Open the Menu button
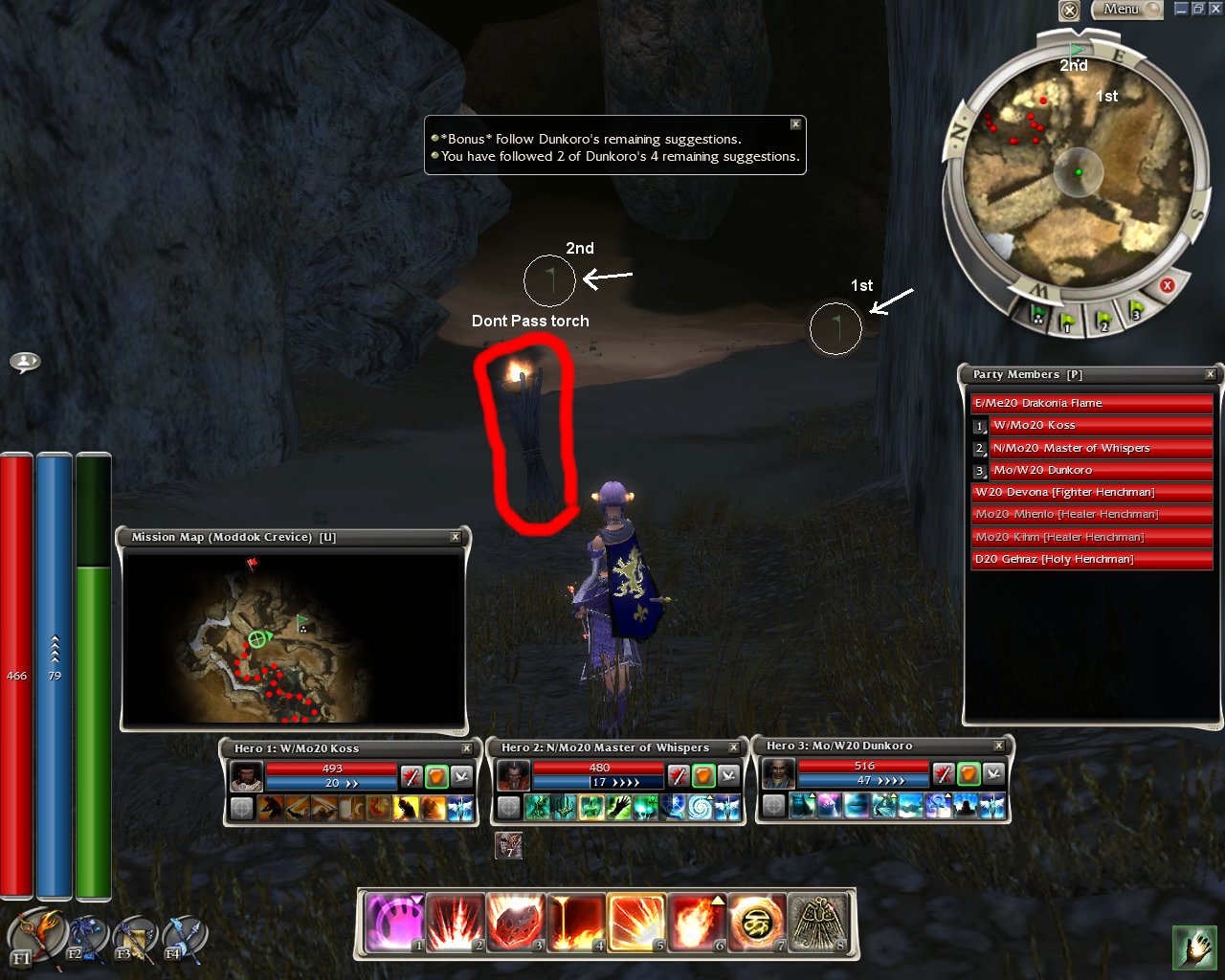This screenshot has width=1225, height=980. (1126, 10)
